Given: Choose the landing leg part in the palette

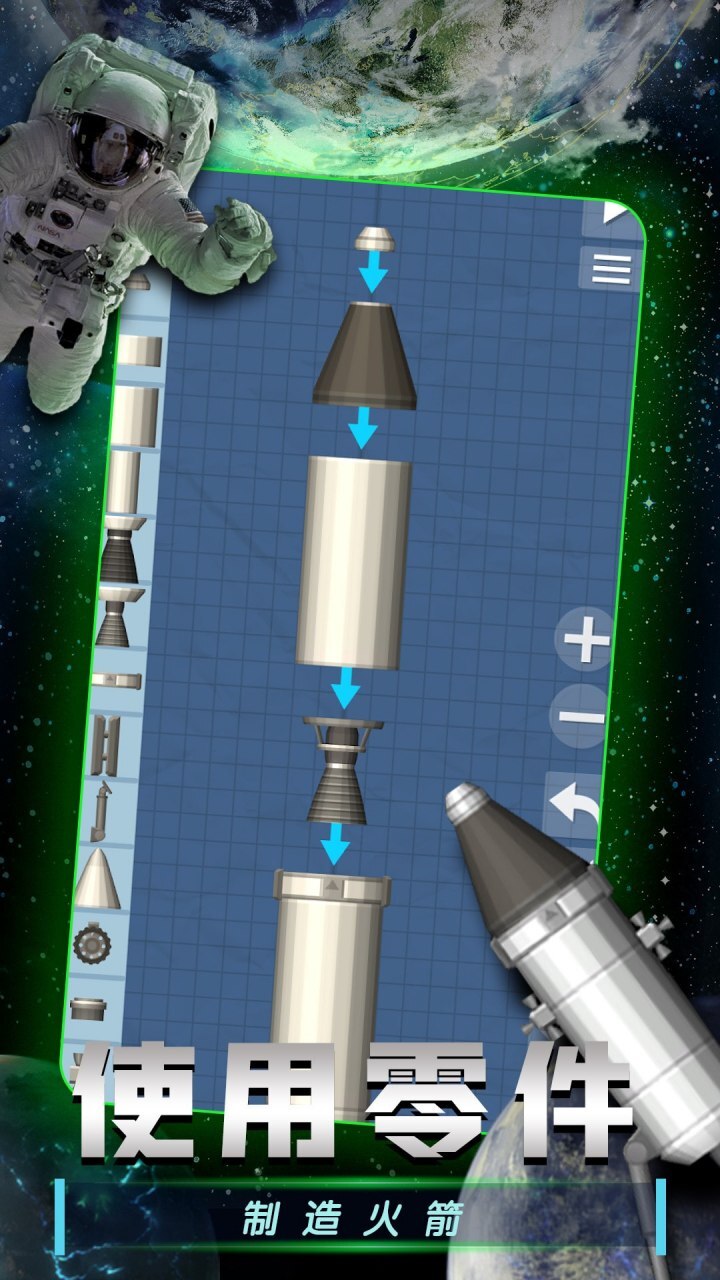Looking at the screenshot, I should (99, 809).
